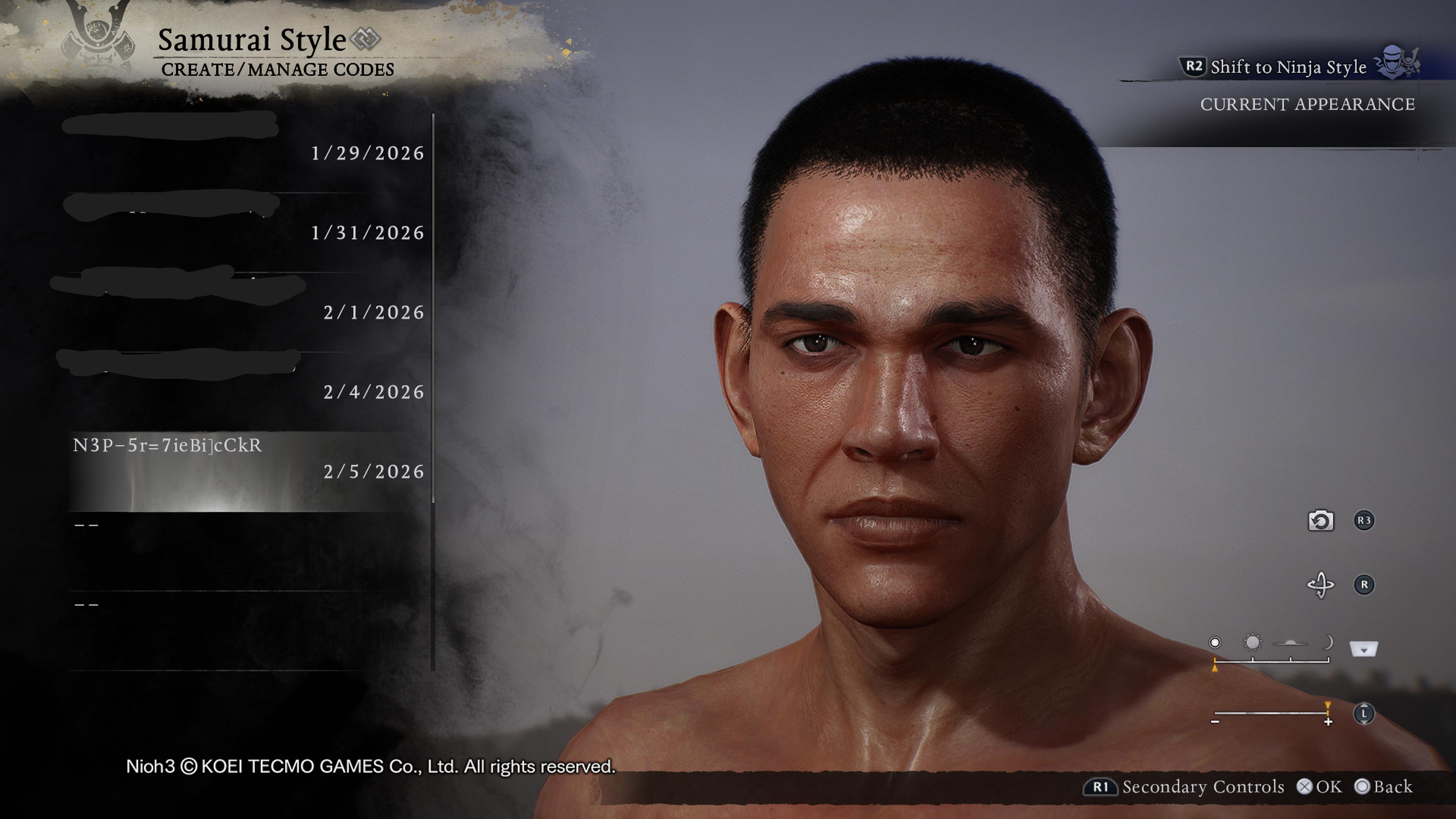Click the camera reset icon
The image size is (1456, 819).
[x=1320, y=521]
